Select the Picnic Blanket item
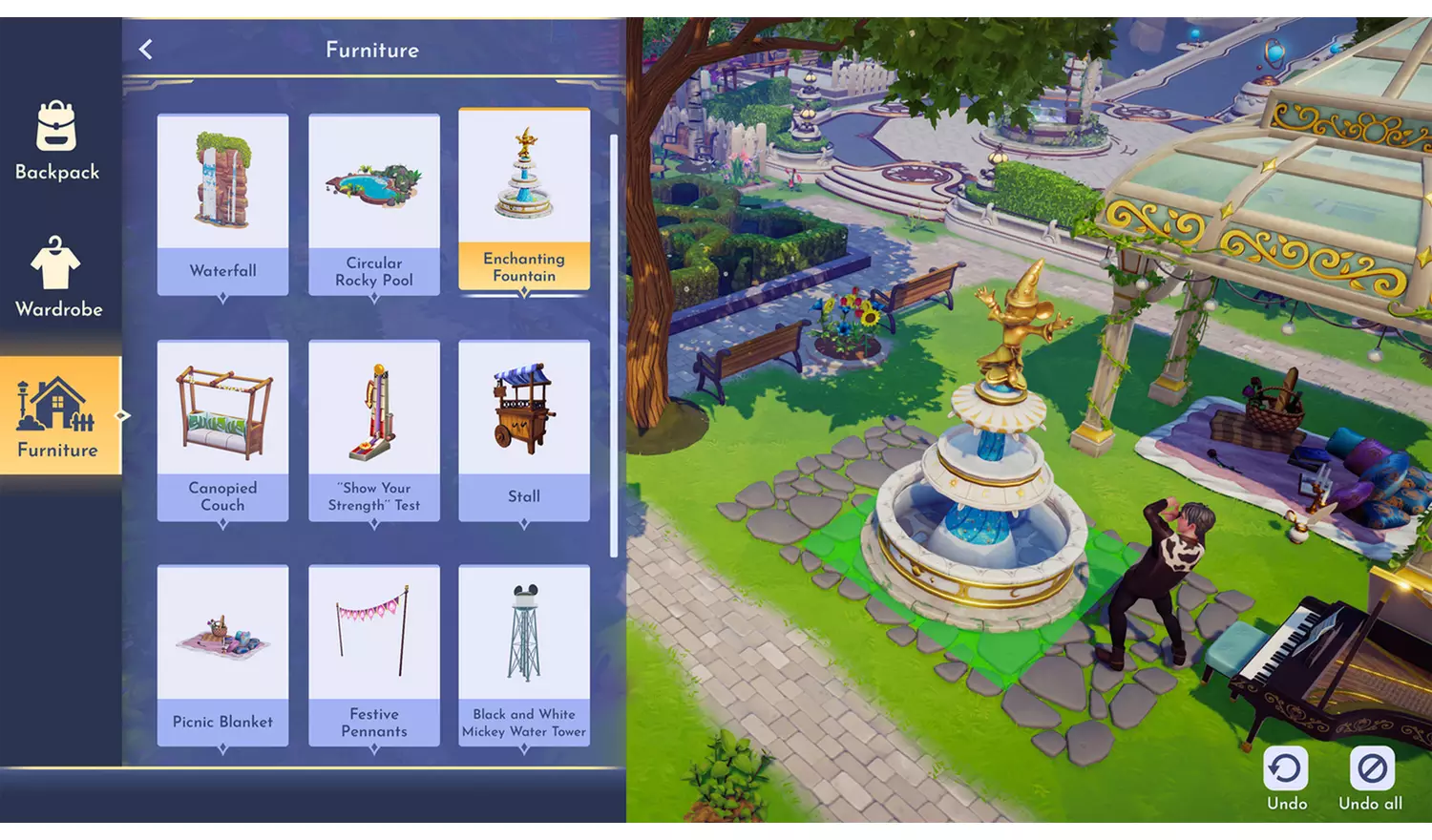 pos(222,655)
